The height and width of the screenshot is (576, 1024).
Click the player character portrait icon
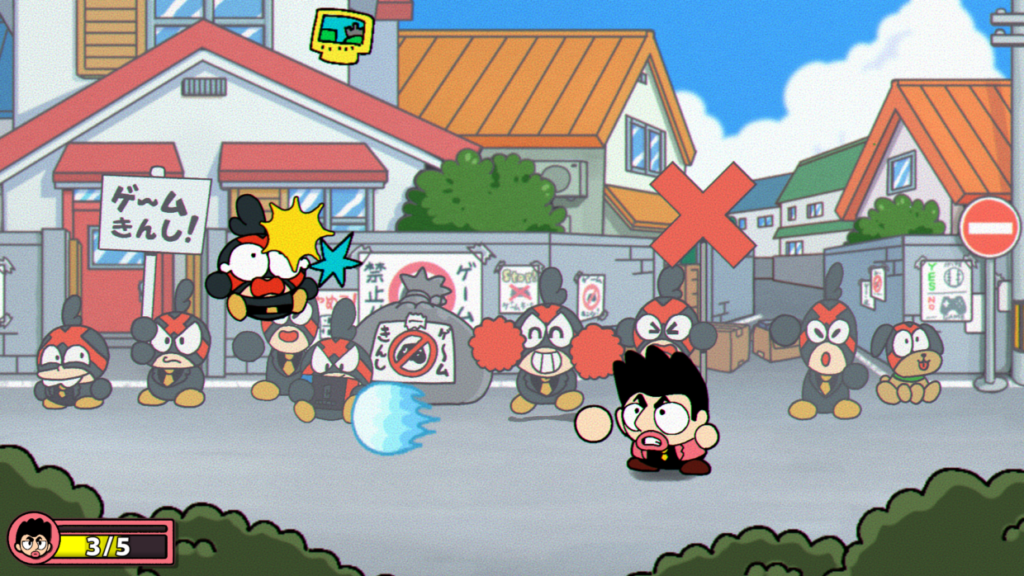(x=33, y=539)
